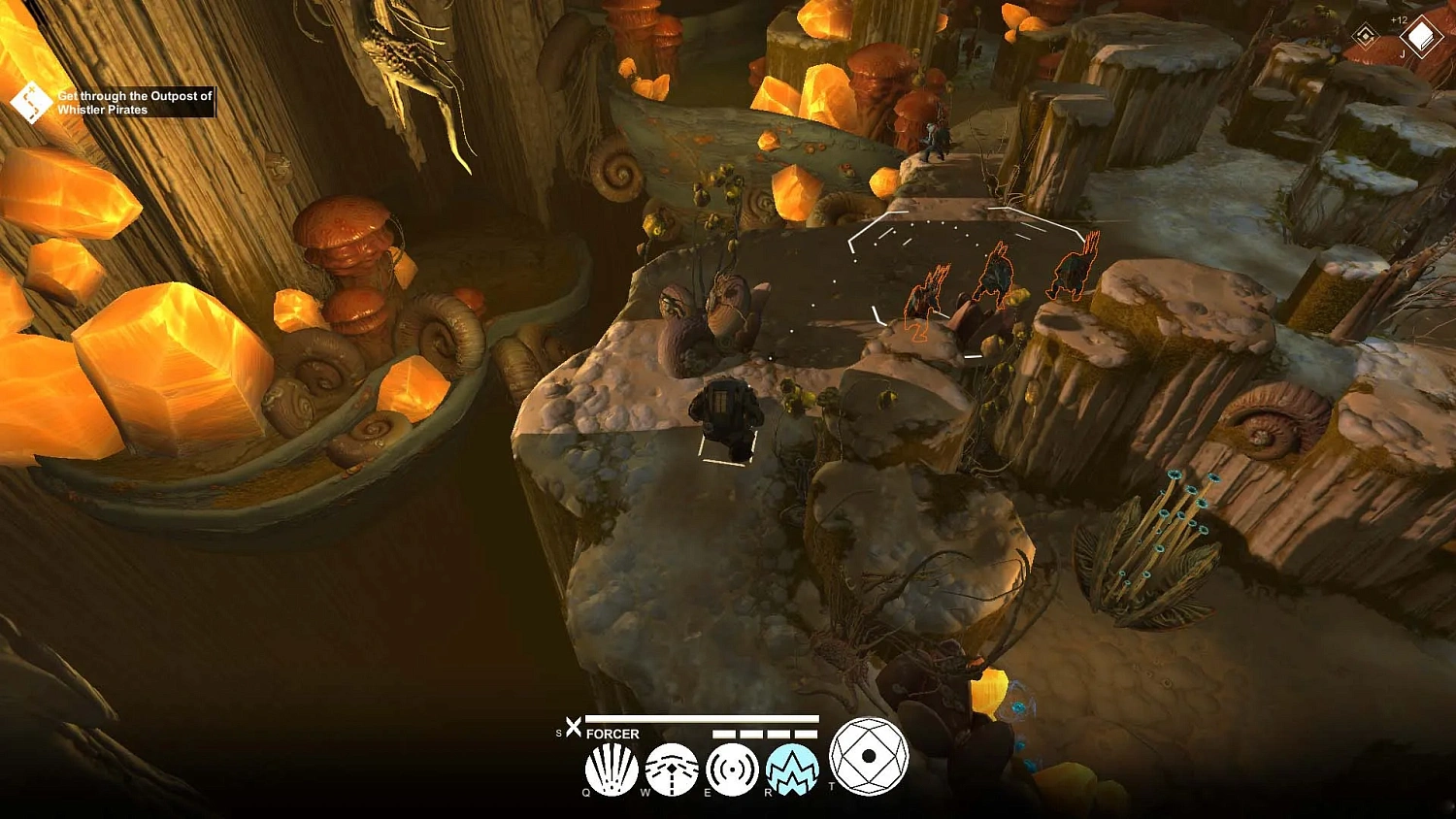Screen dimensions: 1456x819
Task: Trigger the E sonar pulse ability
Action: point(733,769)
